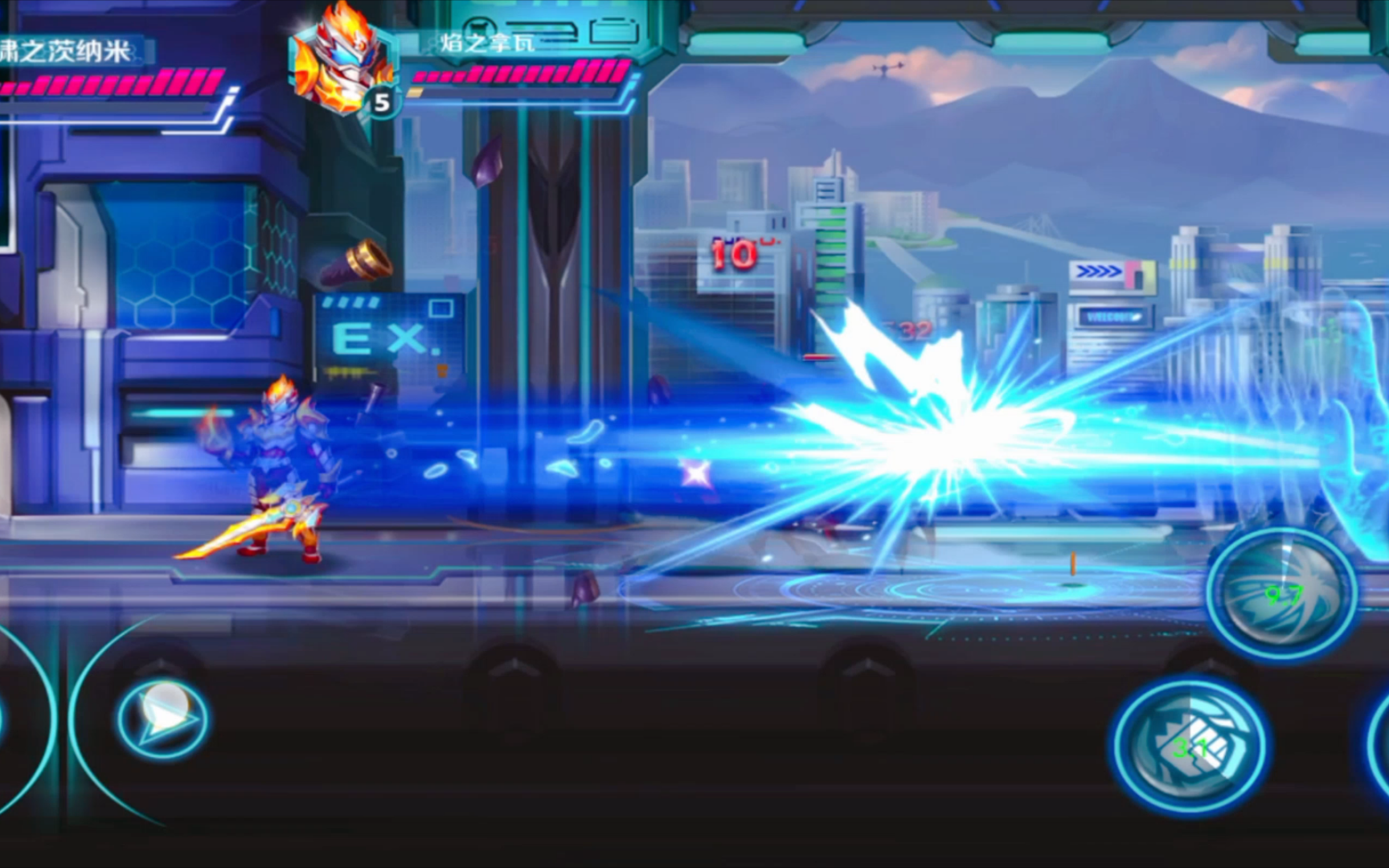This screenshot has height=868, width=1389.
Task: Tap the move-right arrow button
Action: [163, 718]
